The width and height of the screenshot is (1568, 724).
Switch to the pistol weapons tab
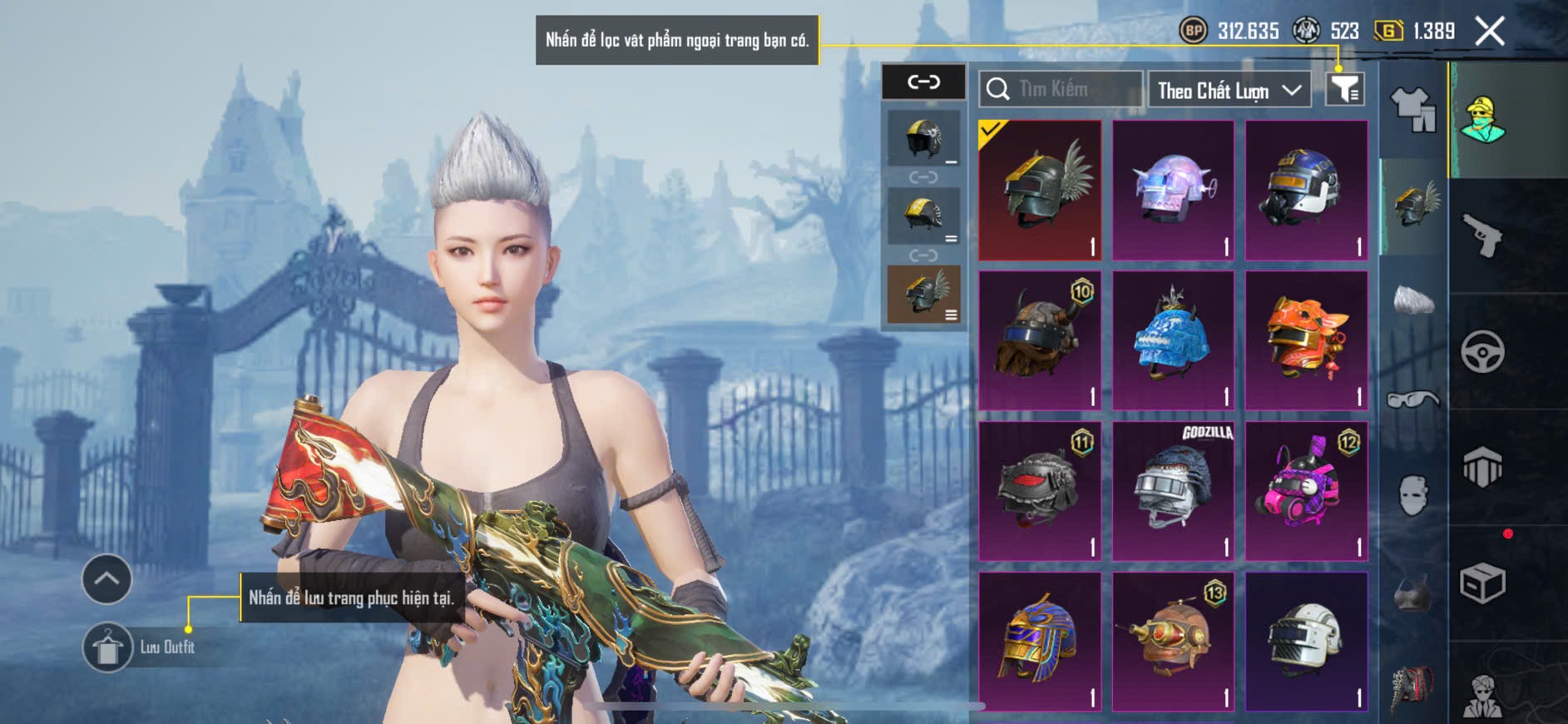1482,236
